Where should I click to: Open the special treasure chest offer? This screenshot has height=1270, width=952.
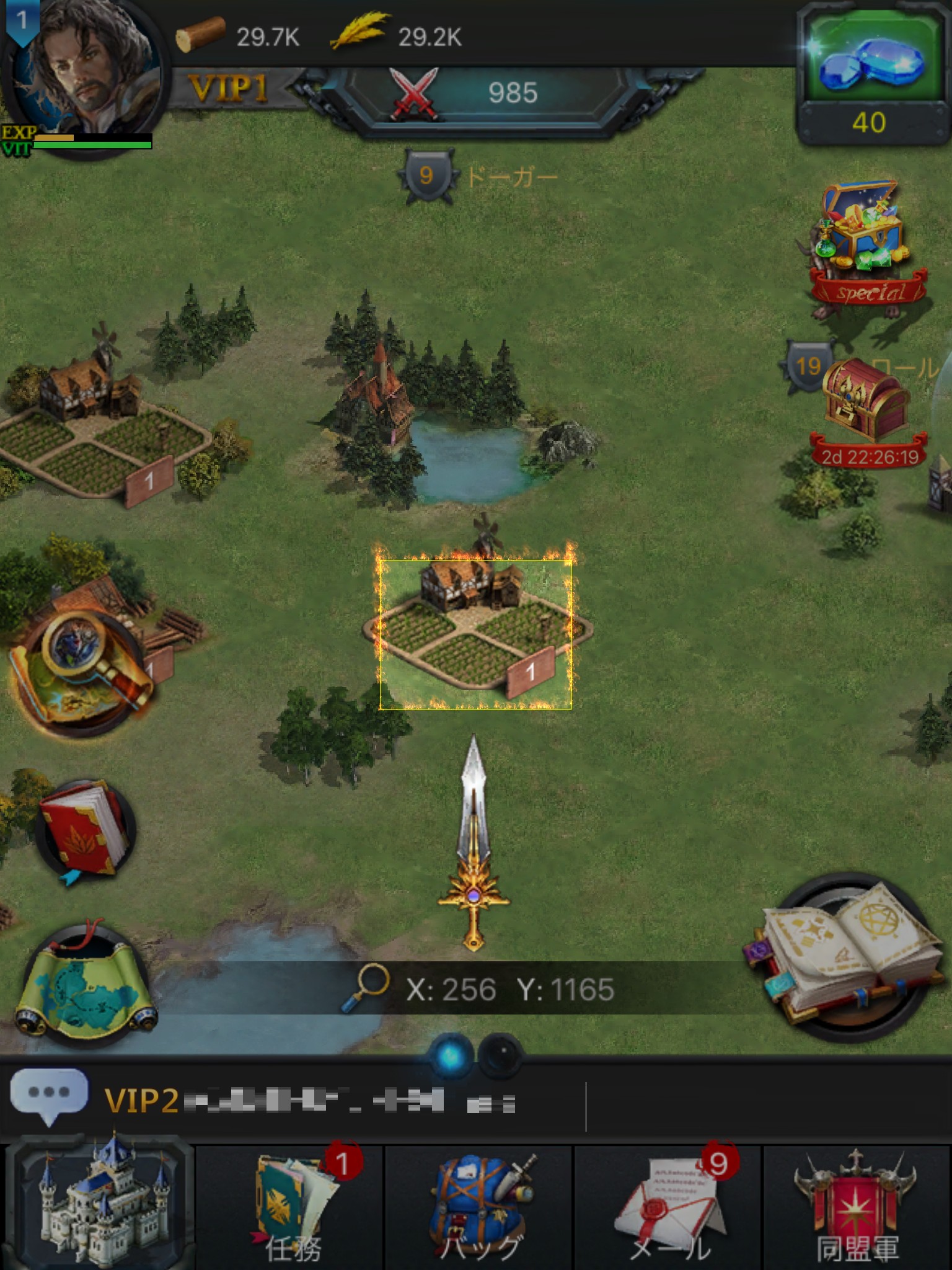click(x=868, y=248)
